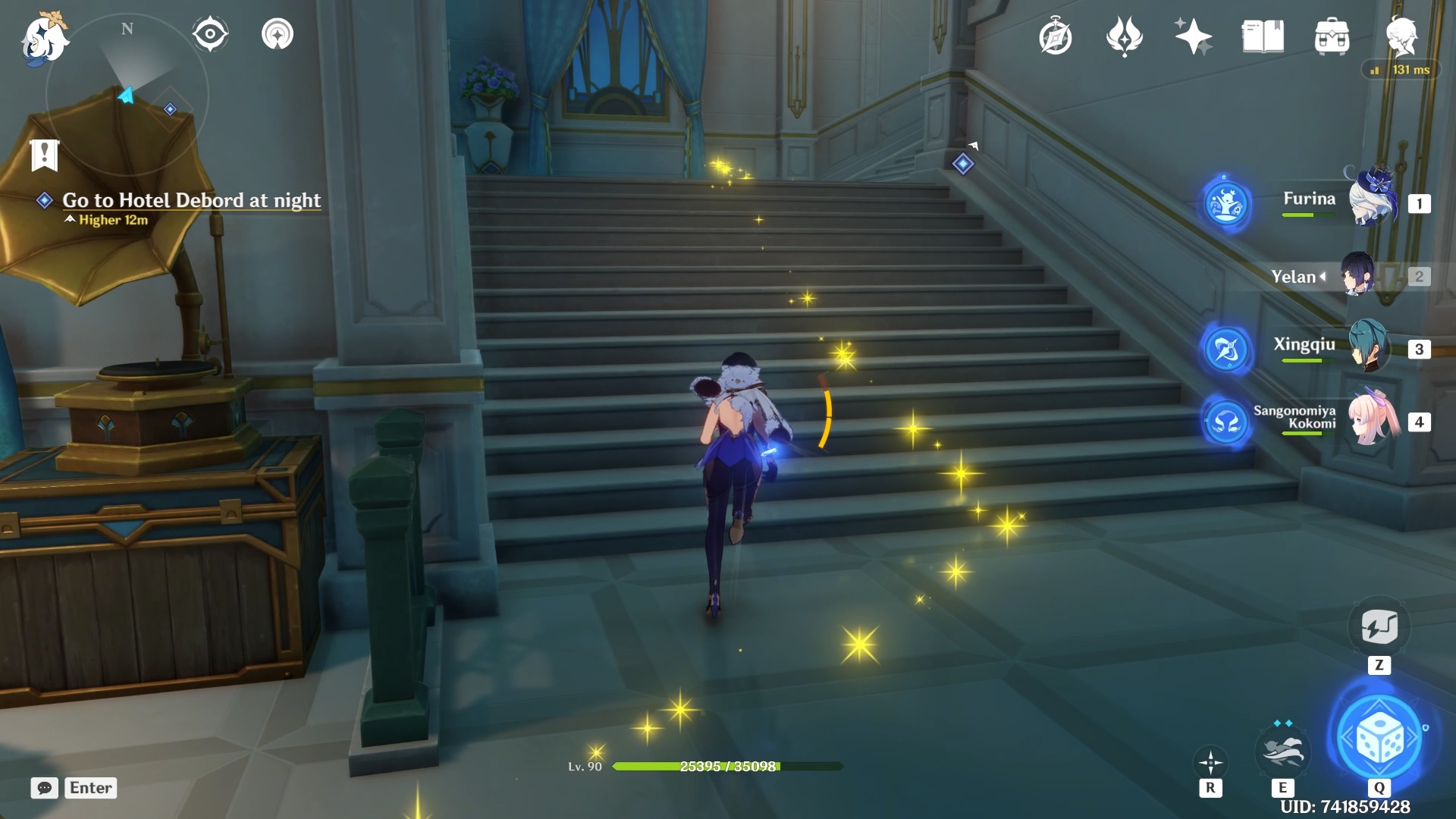Select the Go to Hotel Debord quest tracker

[x=191, y=200]
